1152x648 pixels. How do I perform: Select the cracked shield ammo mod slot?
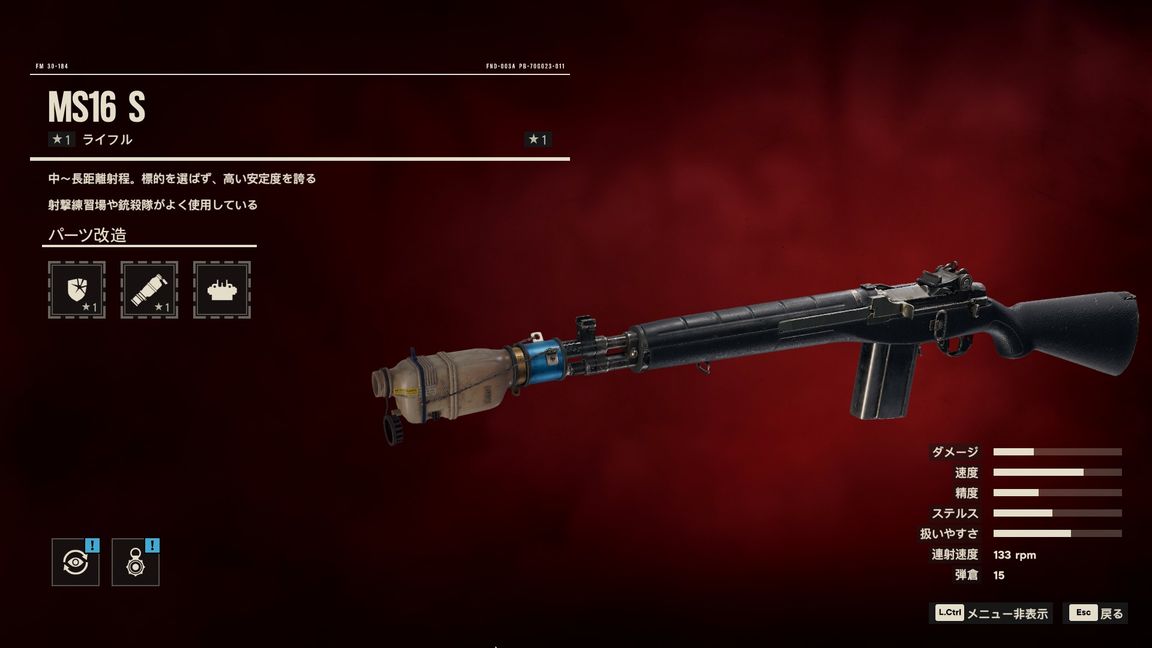[77, 290]
